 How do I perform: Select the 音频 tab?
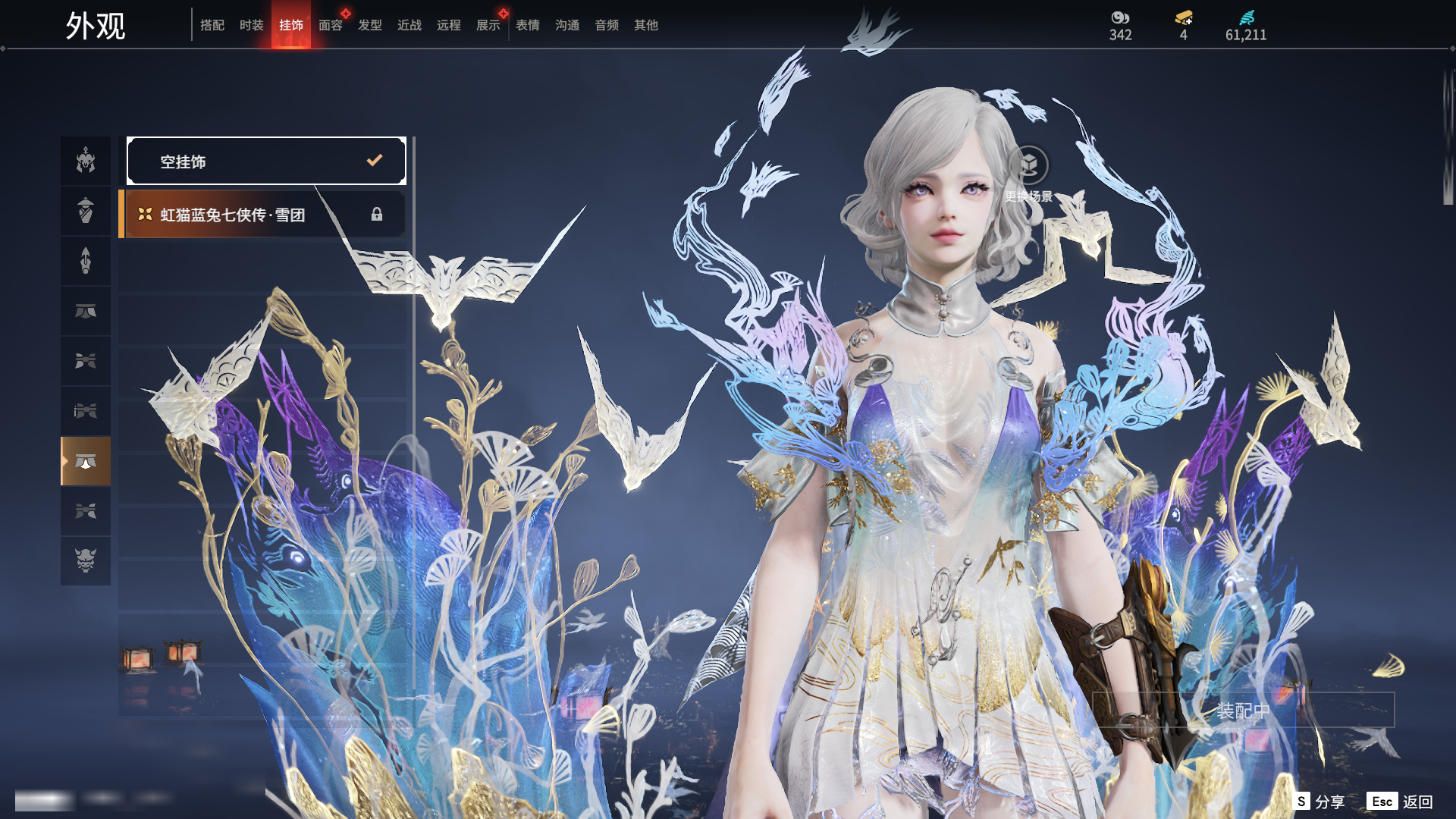click(x=607, y=25)
